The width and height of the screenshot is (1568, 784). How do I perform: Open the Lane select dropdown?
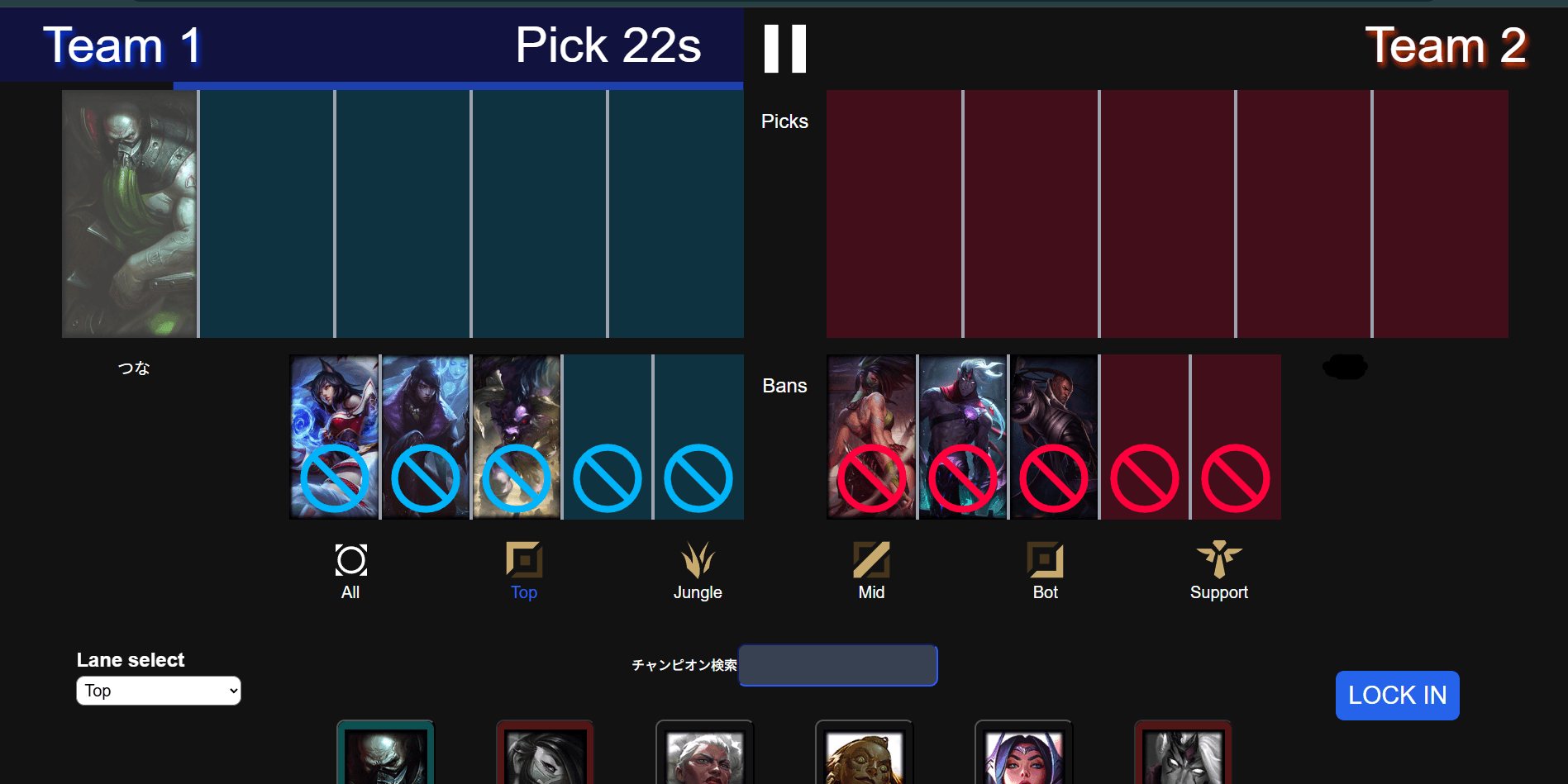(158, 691)
